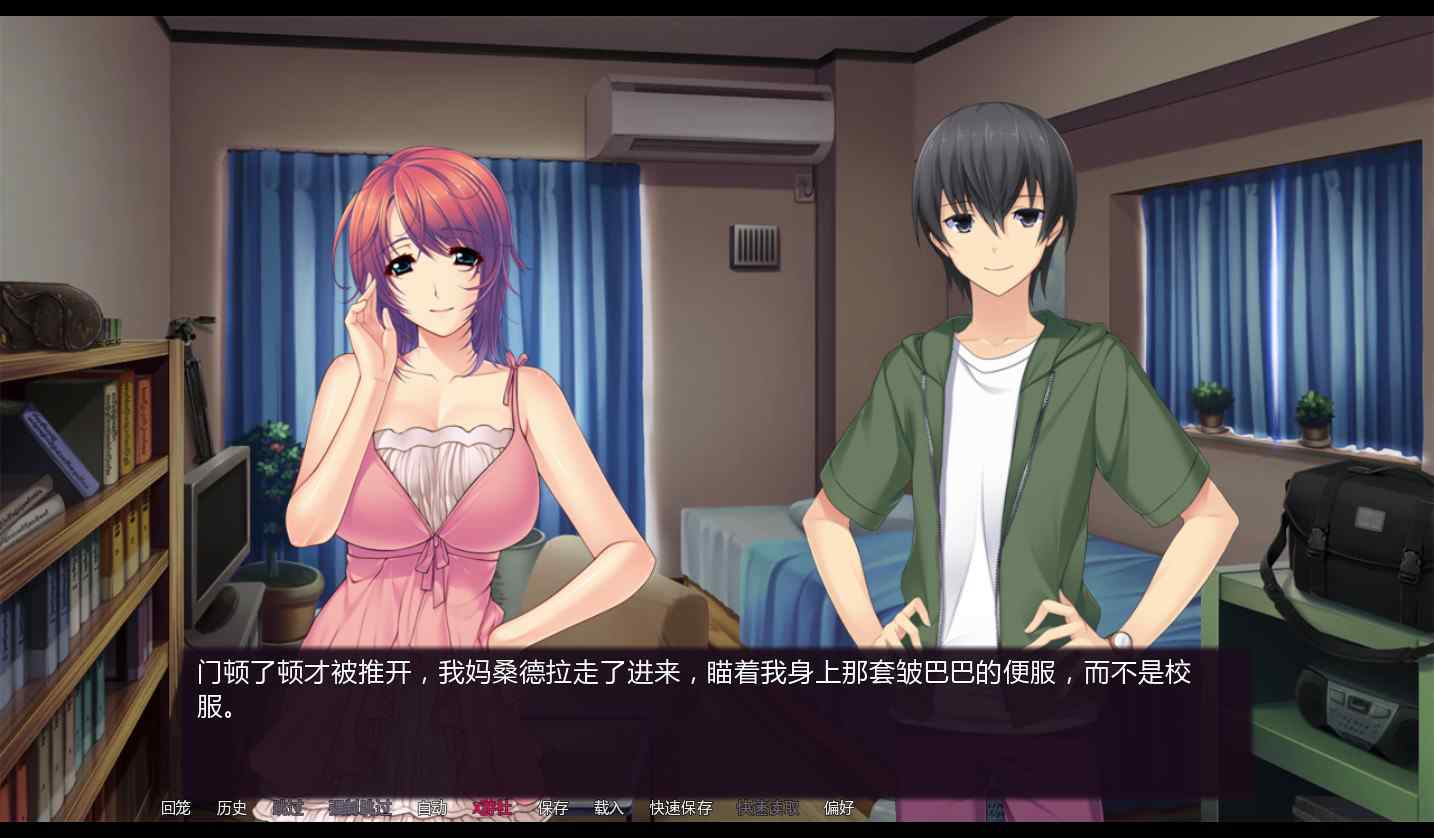Select 快速读取 to quick load

tap(768, 808)
